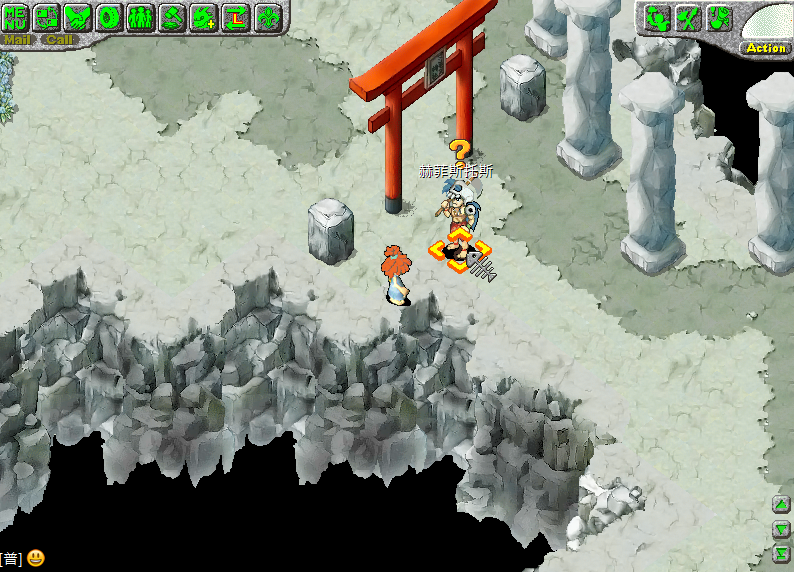This screenshot has height=572, width=794.
Task: Open the three-people party icon
Action: [141, 17]
